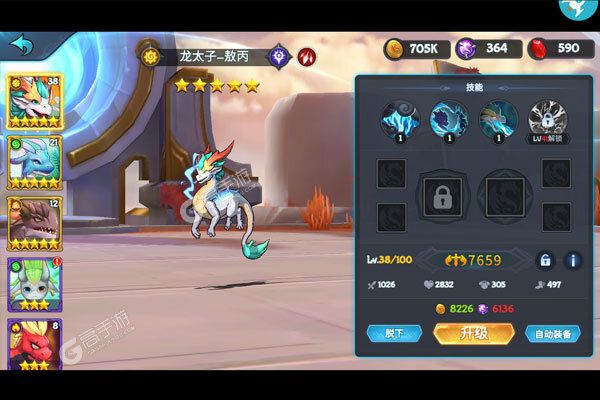Toggle the small blue padlock icon
This screenshot has width=600, height=400.
(x=545, y=260)
